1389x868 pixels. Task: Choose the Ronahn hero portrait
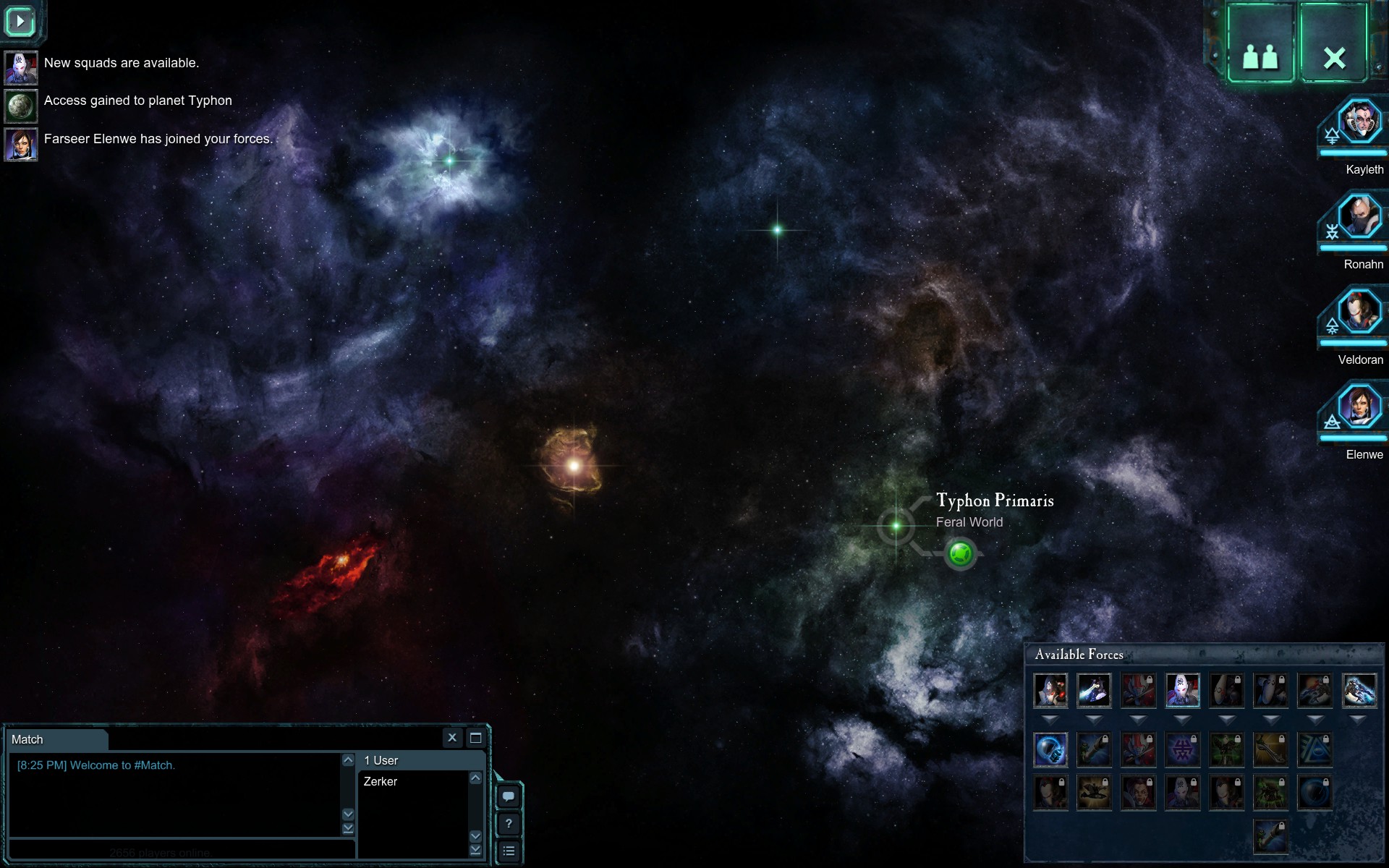(1359, 216)
